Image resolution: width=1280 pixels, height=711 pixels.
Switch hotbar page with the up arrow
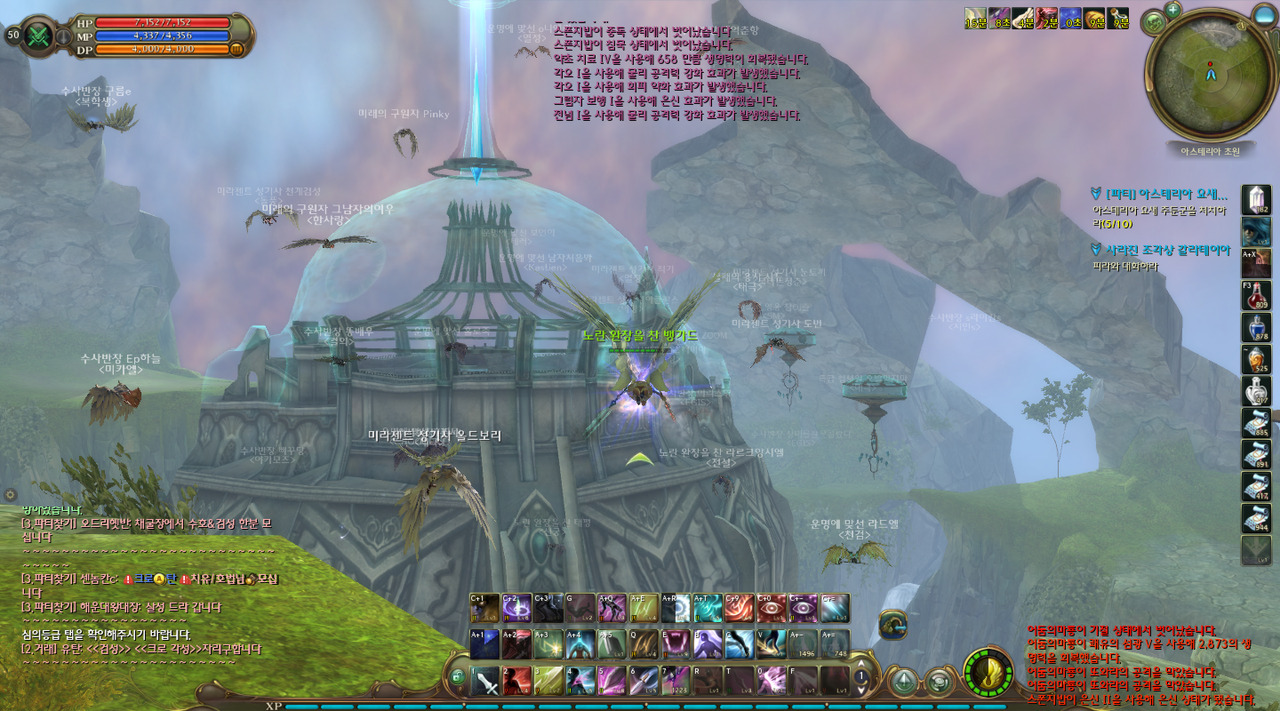(861, 662)
